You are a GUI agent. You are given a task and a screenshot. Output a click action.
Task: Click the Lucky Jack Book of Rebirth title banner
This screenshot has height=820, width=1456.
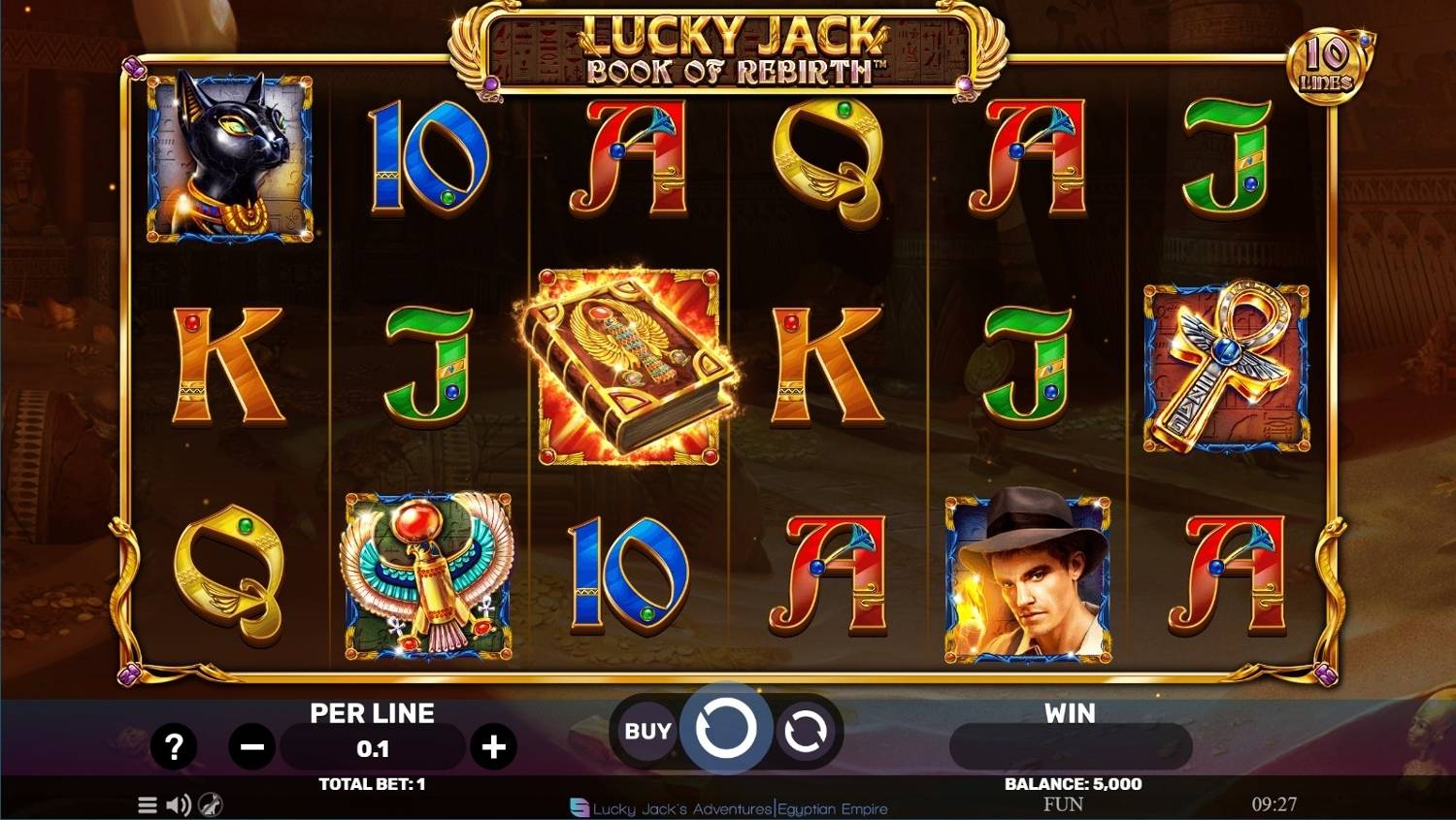click(728, 49)
